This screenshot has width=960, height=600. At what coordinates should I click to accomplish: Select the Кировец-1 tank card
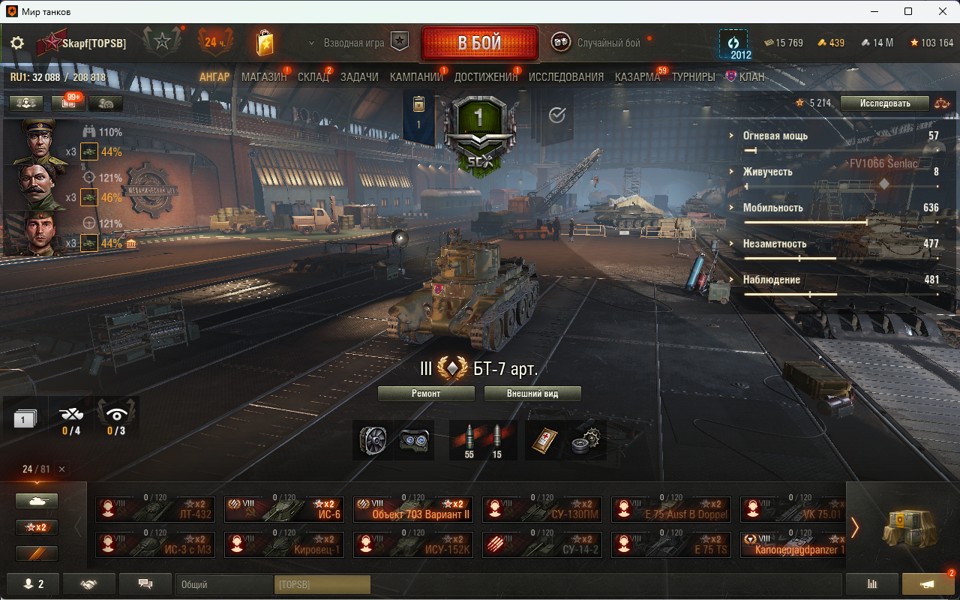(x=284, y=544)
